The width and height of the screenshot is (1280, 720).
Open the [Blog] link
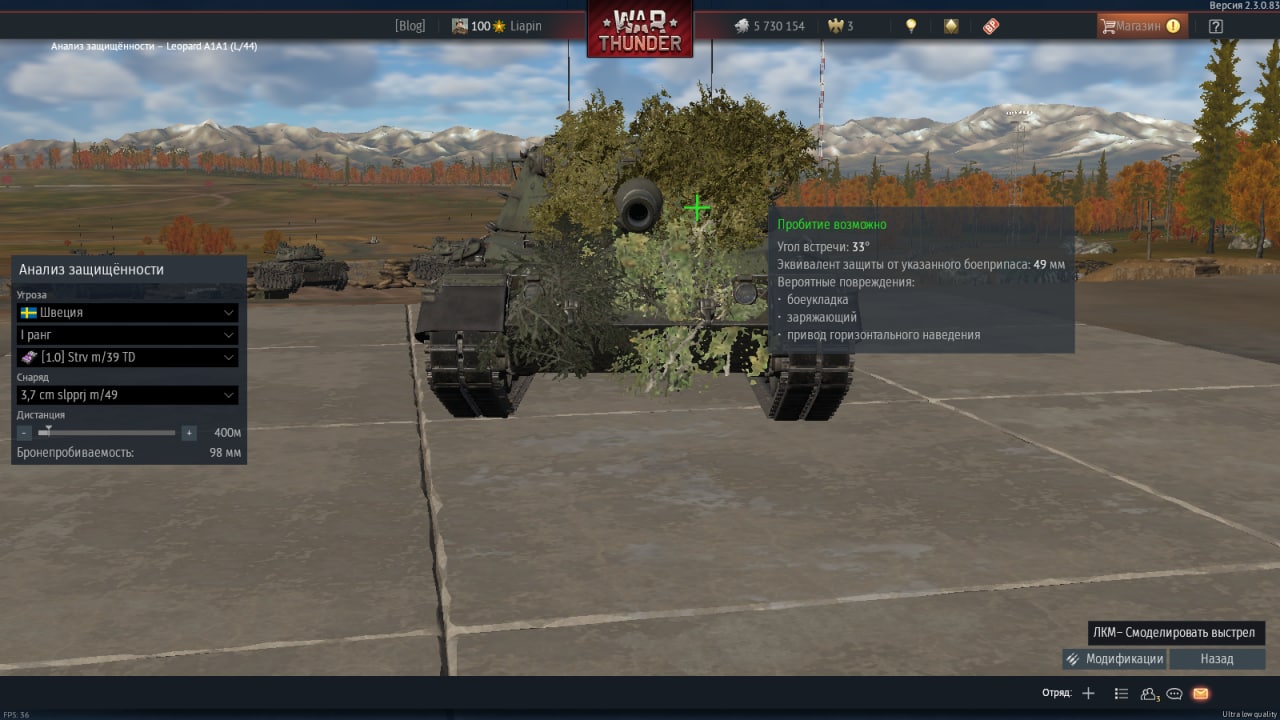coord(410,26)
